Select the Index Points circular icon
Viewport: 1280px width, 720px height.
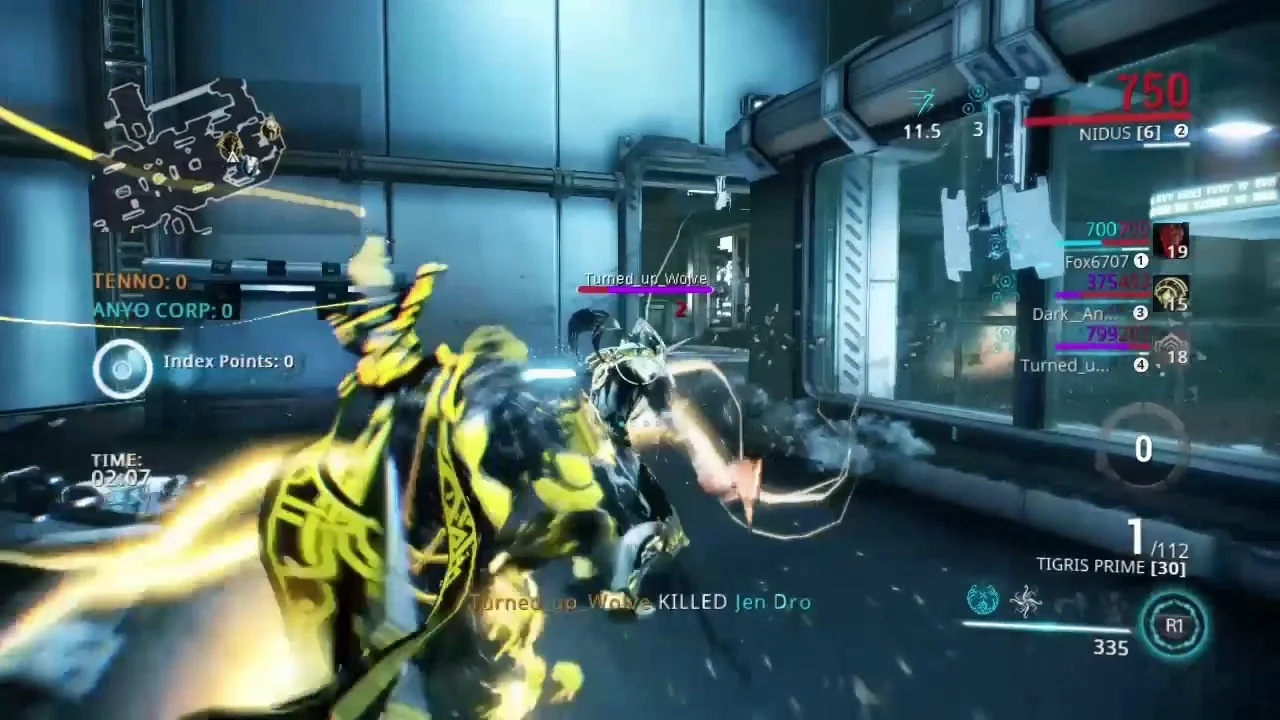pos(122,367)
